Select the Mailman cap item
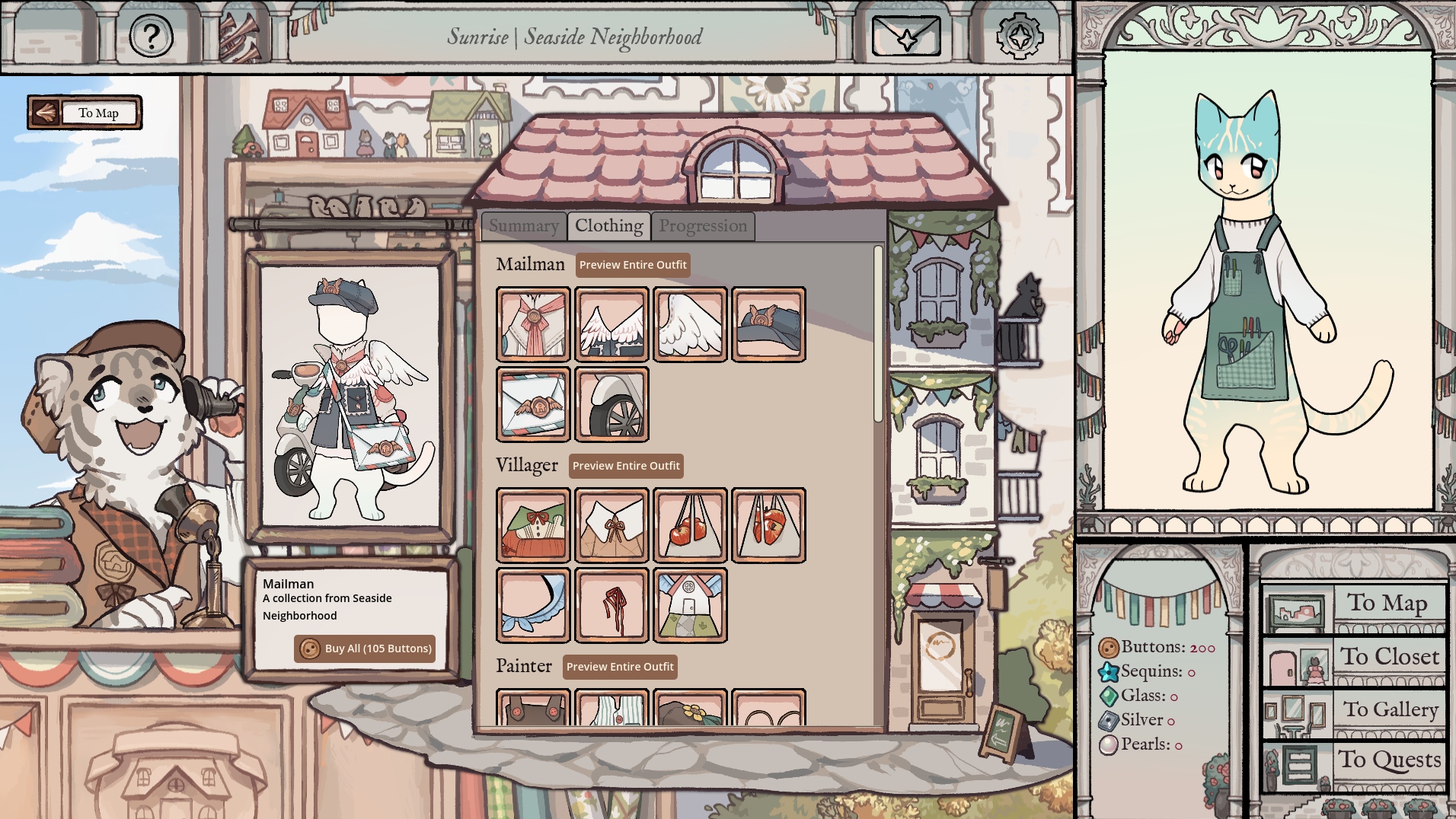The height and width of the screenshot is (819, 1456). (x=768, y=324)
